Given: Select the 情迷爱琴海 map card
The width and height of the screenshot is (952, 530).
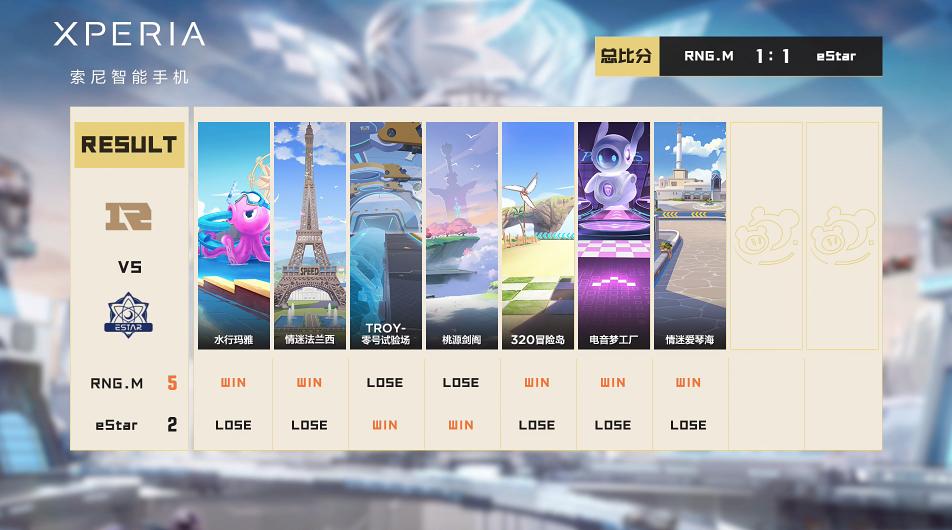Looking at the screenshot, I should (x=689, y=235).
